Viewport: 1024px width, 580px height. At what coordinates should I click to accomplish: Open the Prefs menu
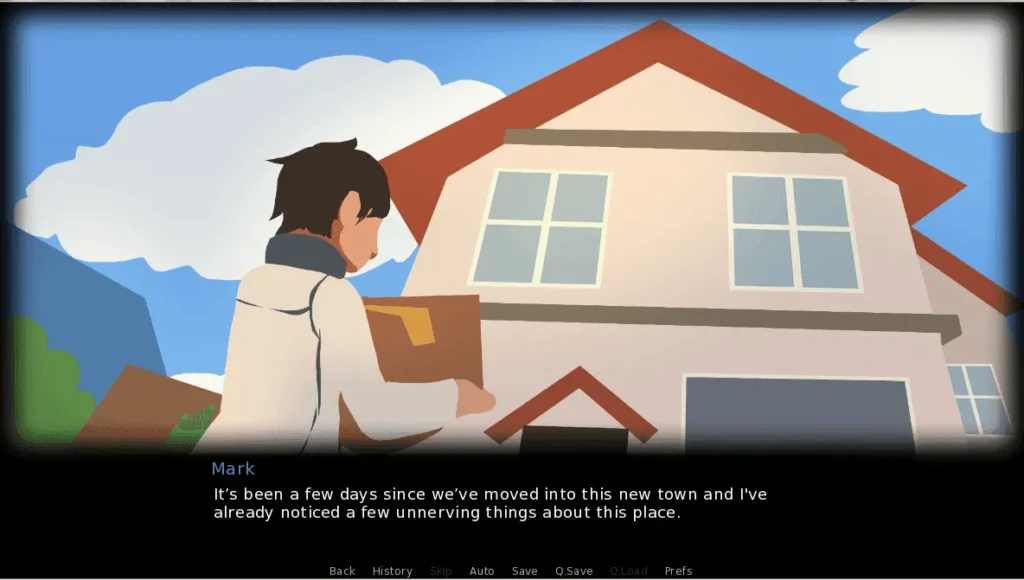(x=678, y=571)
